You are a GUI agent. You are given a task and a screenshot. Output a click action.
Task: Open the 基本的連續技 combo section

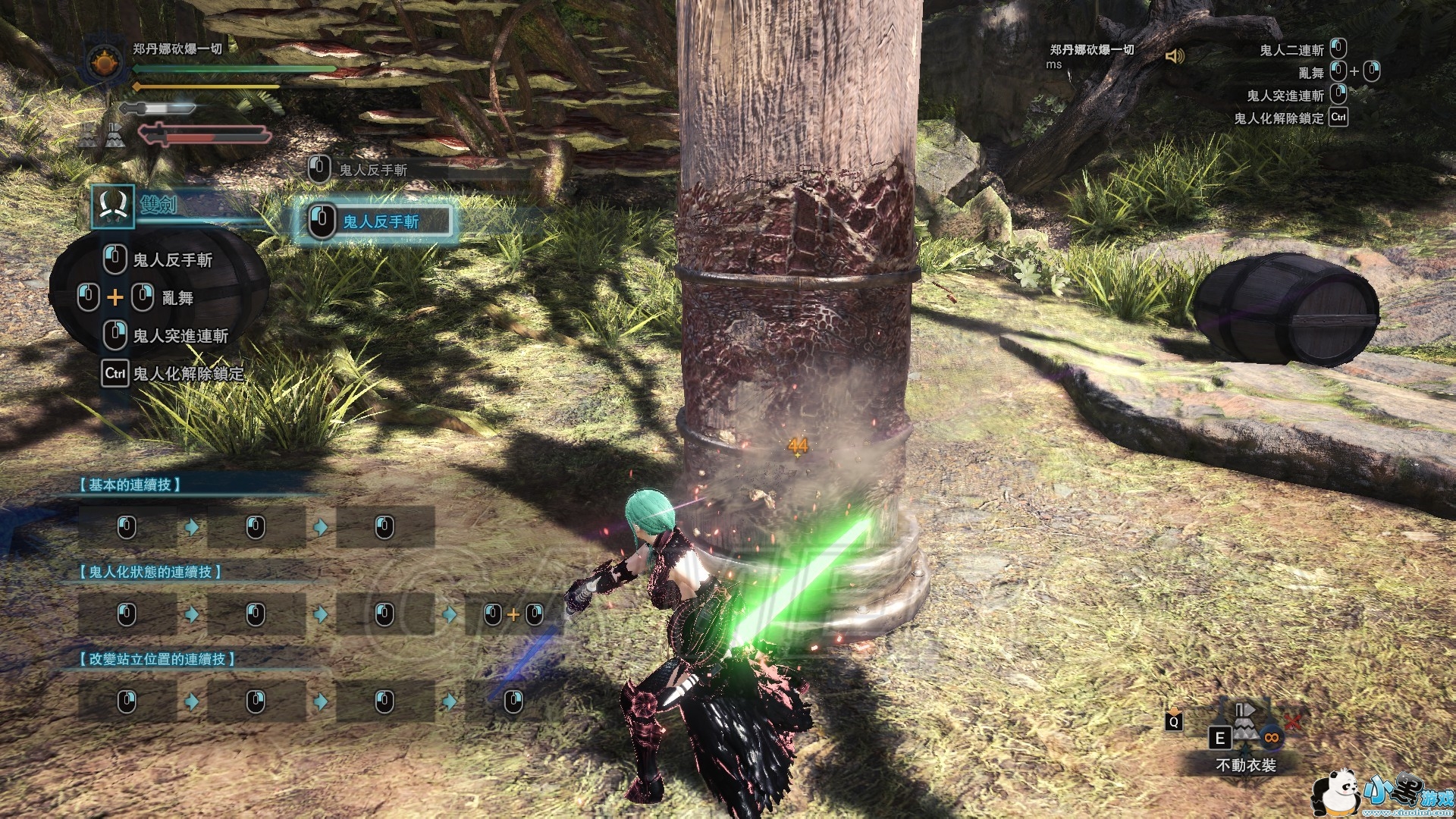[x=130, y=485]
